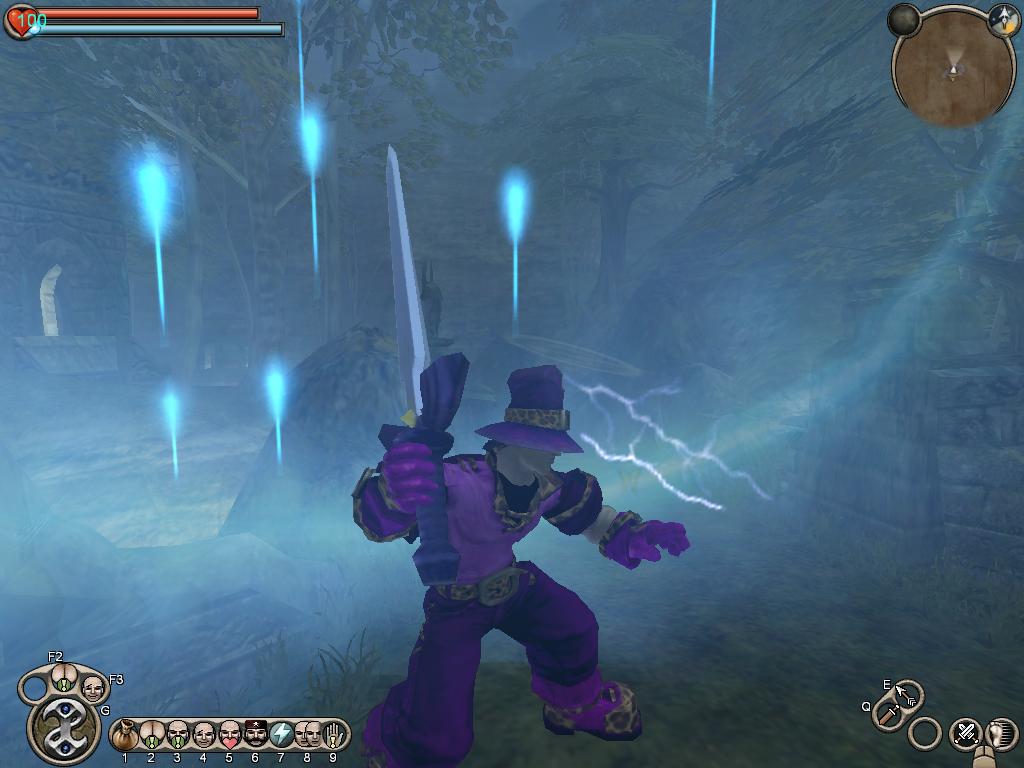1024x768 pixels.
Task: Toggle the footprint sneak mode icon
Action: pyautogui.click(x=999, y=733)
